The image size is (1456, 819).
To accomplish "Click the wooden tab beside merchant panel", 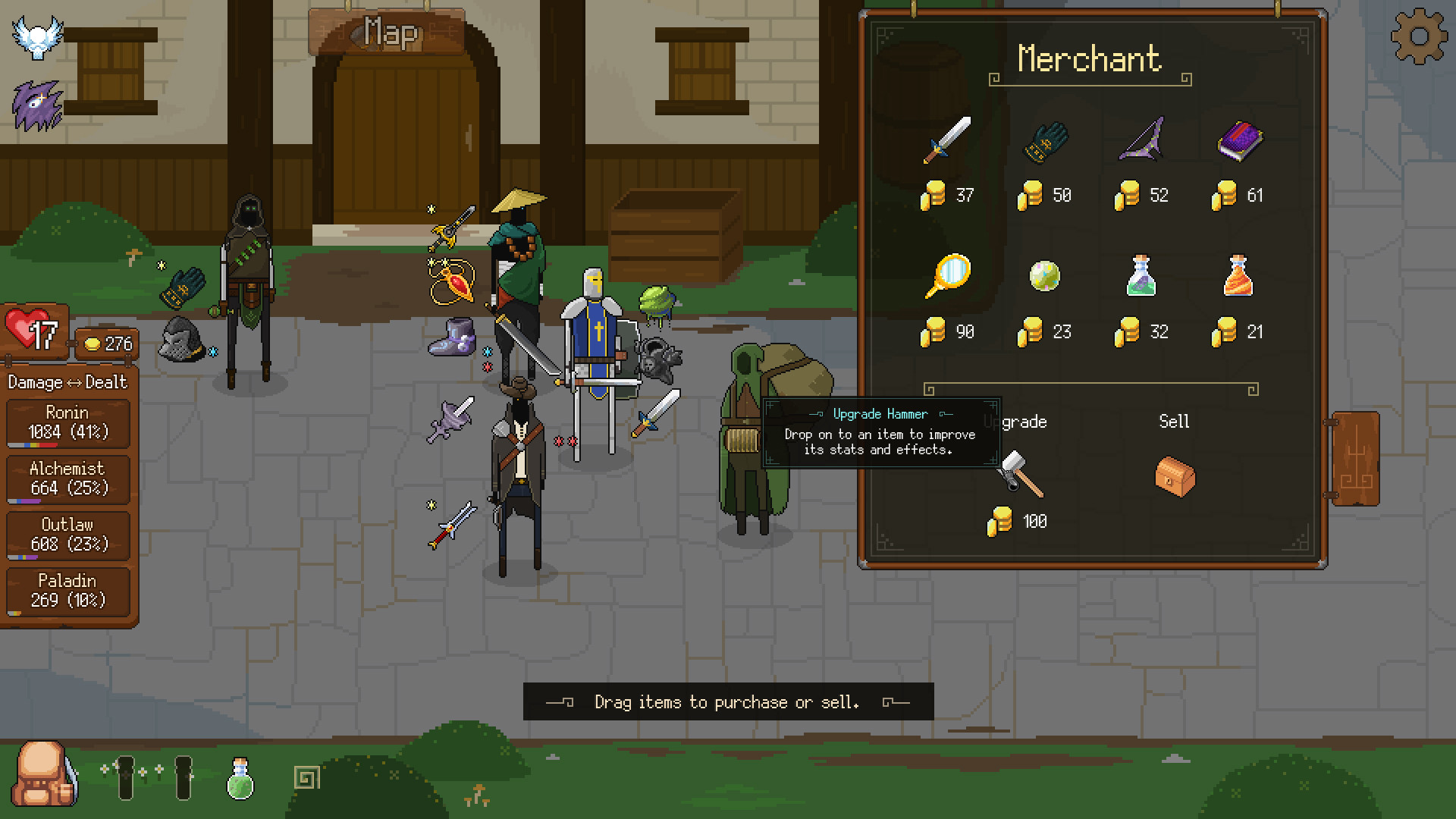I will tap(1355, 459).
